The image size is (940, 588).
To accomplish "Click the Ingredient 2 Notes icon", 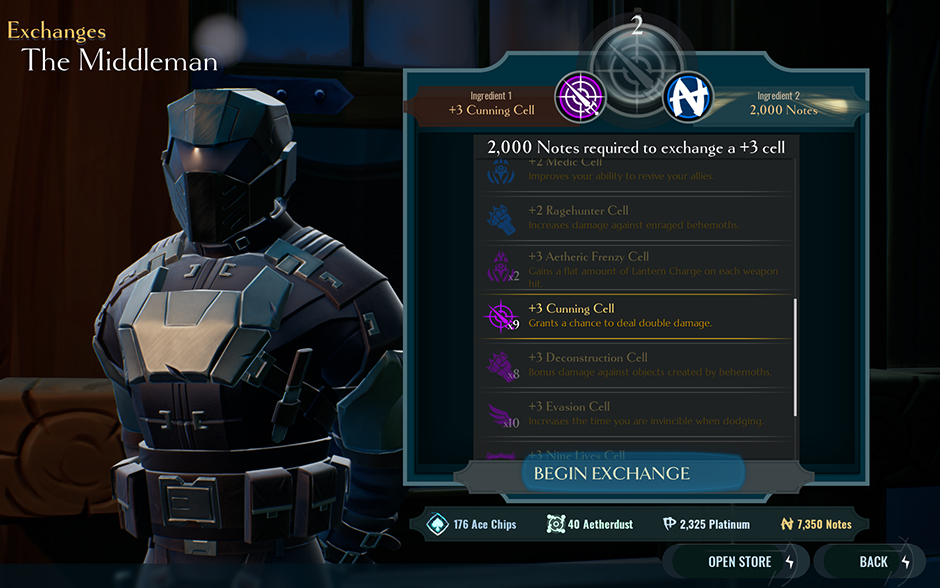I will 688,98.
